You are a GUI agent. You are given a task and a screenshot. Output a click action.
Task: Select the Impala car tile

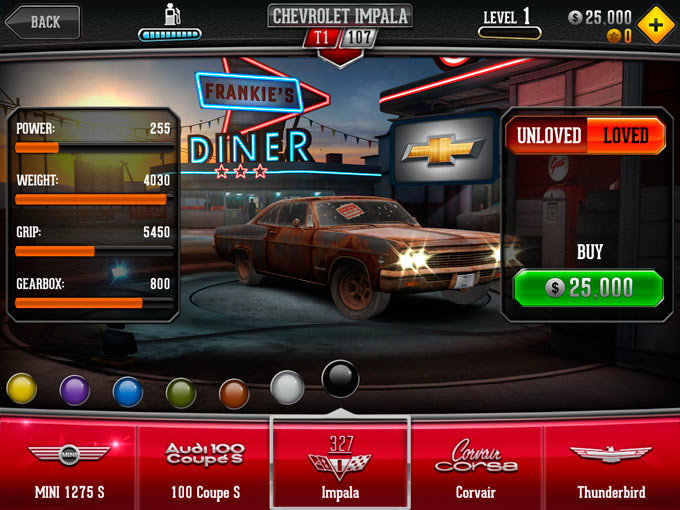click(x=340, y=464)
